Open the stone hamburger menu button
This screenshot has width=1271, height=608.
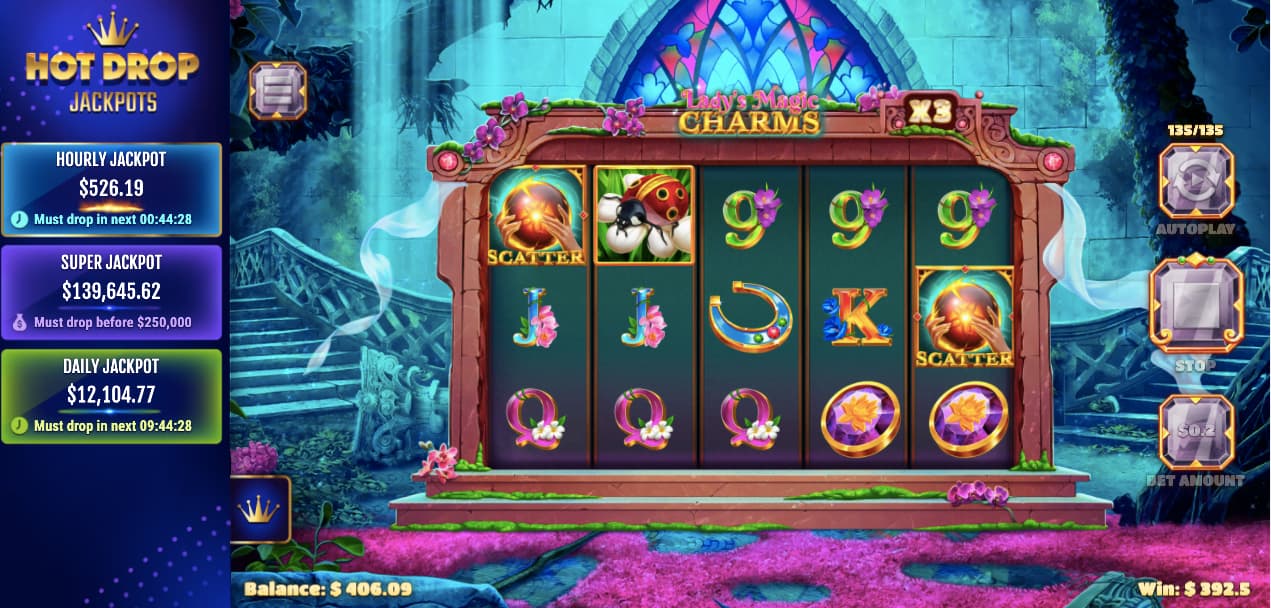(276, 91)
